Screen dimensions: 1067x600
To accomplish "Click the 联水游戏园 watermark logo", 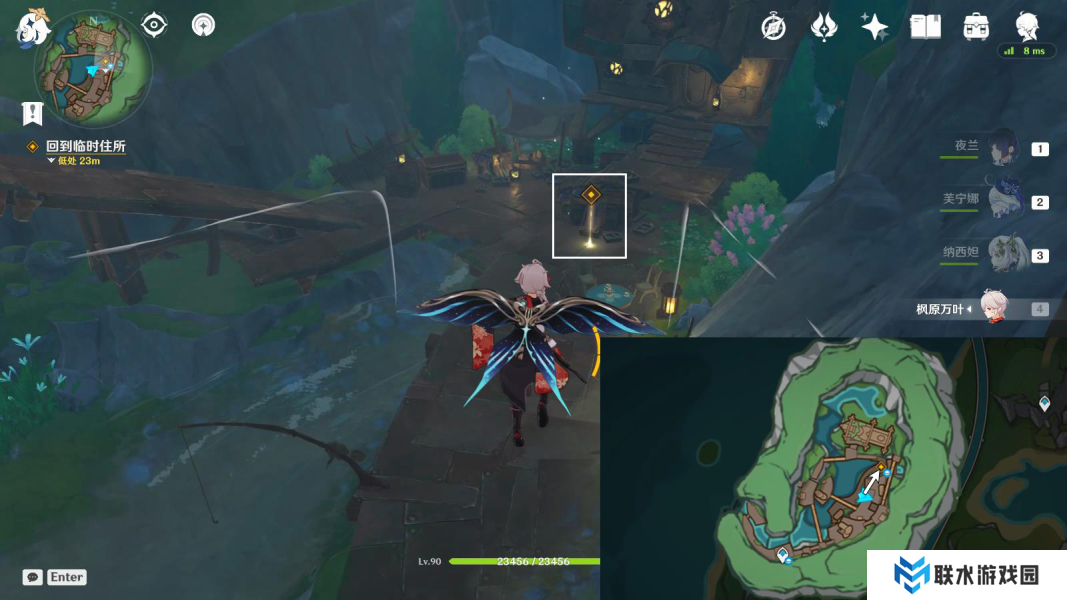I will click(965, 575).
